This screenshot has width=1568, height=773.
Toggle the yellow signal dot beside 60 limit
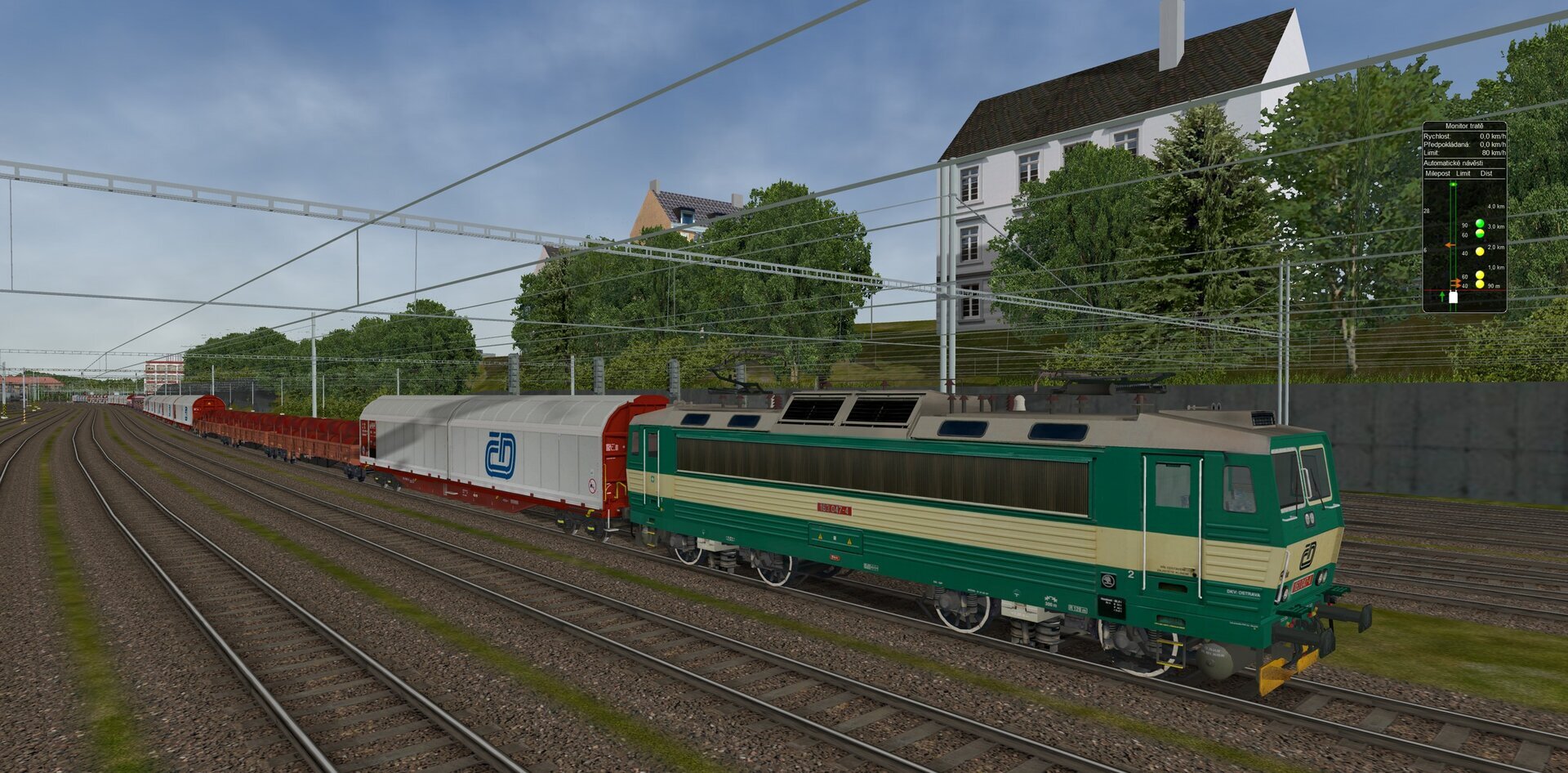click(x=1480, y=275)
